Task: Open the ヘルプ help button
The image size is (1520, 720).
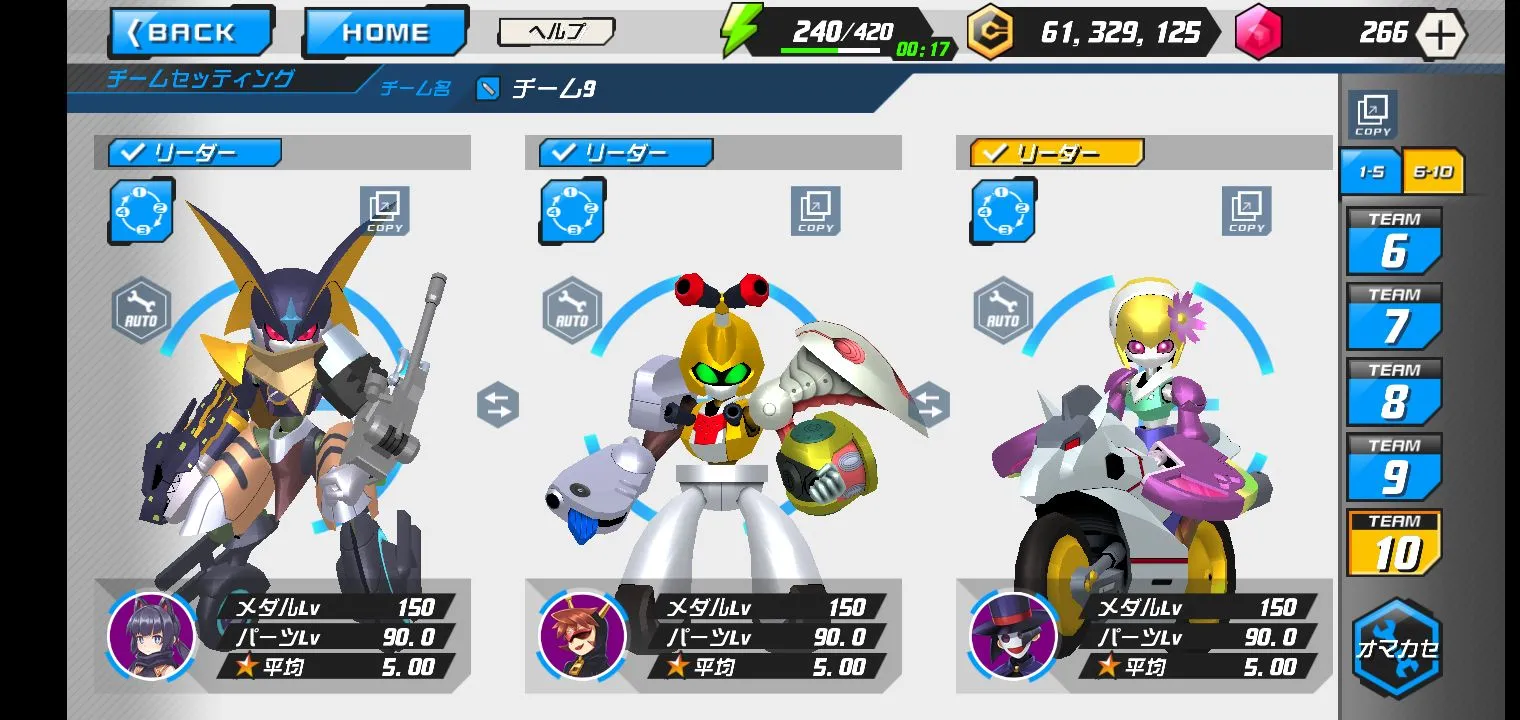Action: (x=556, y=32)
